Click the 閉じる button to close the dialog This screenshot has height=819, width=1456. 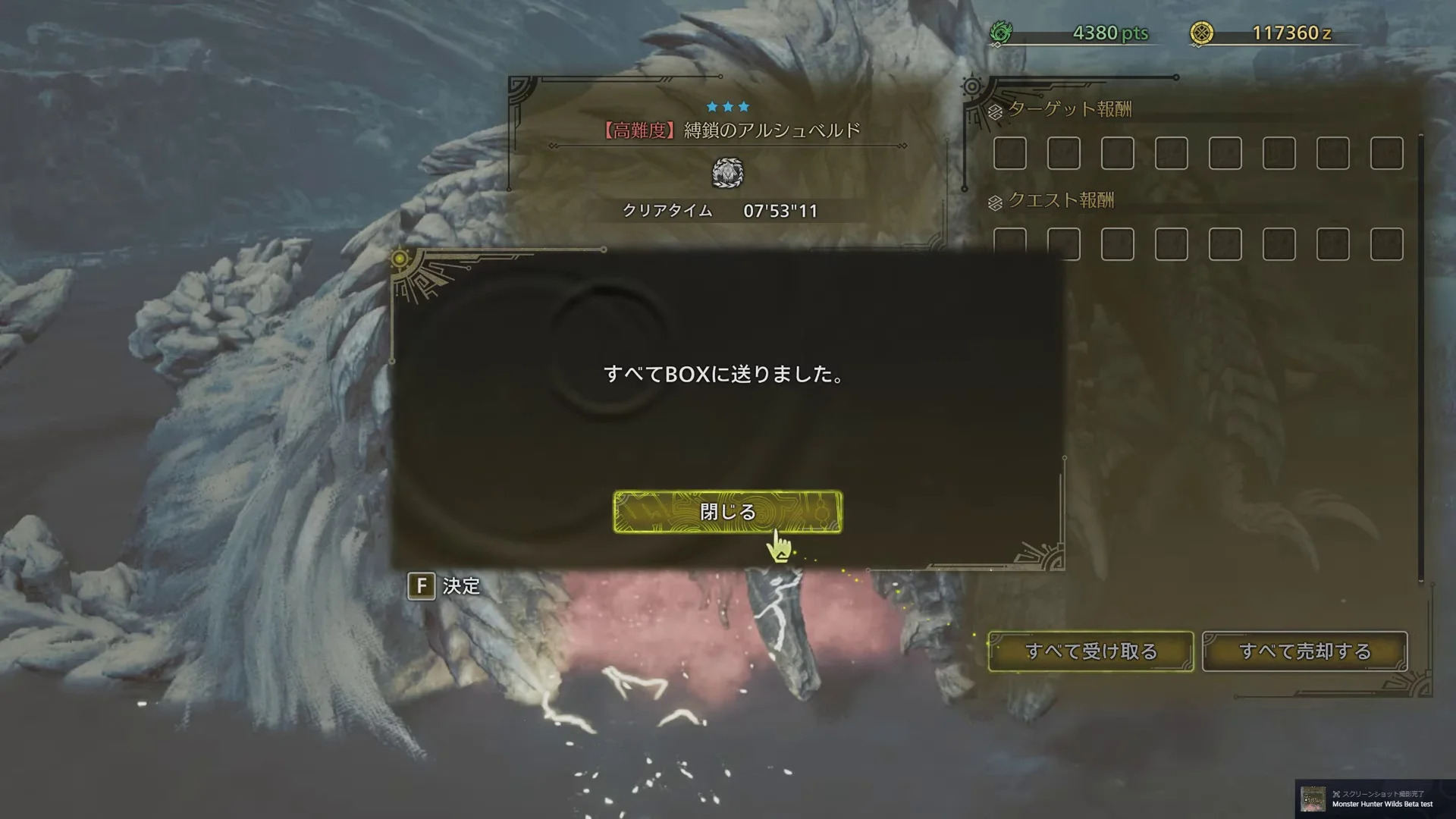coord(727,512)
